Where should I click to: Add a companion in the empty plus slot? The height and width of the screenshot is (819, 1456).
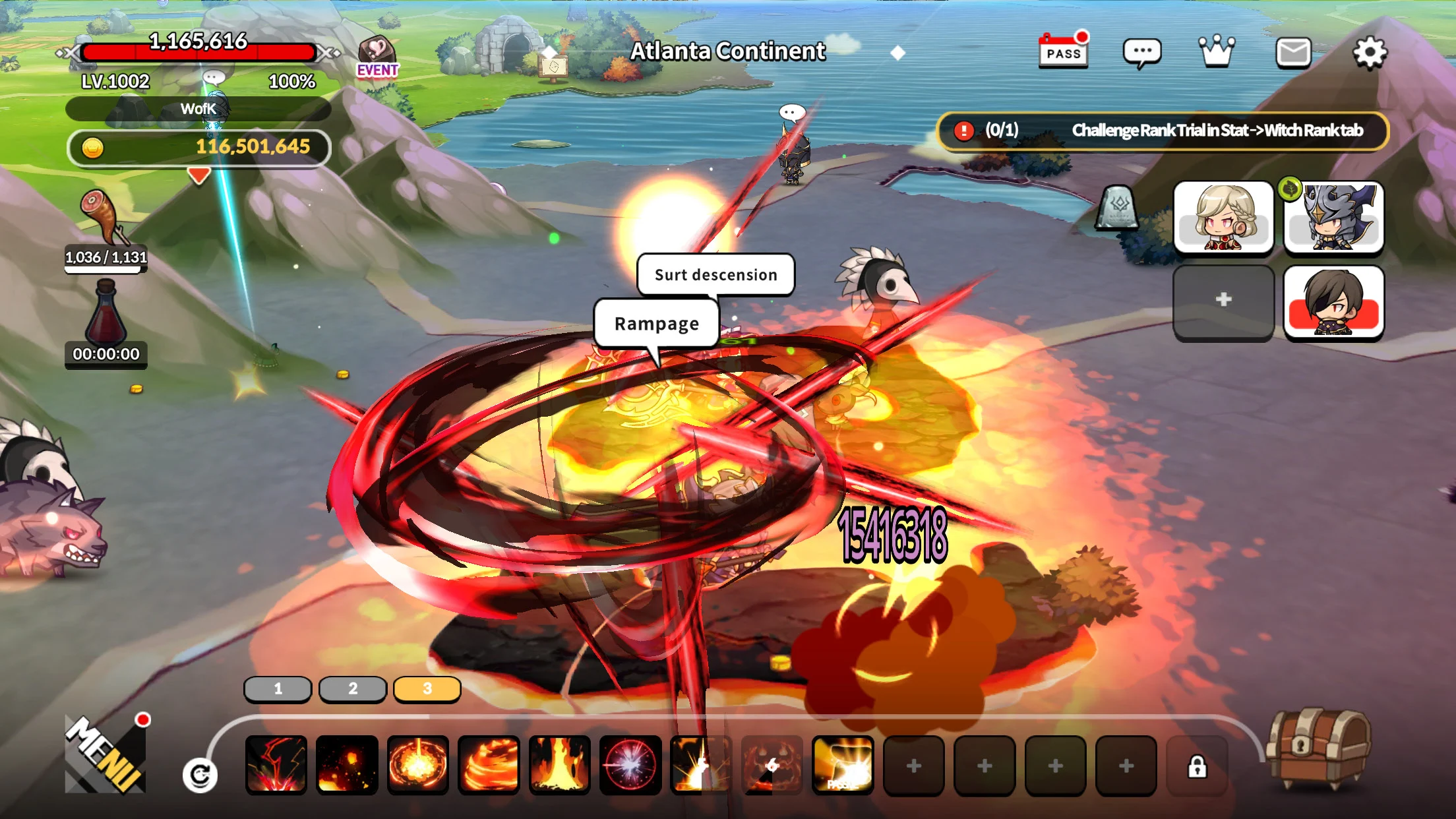pos(1223,300)
